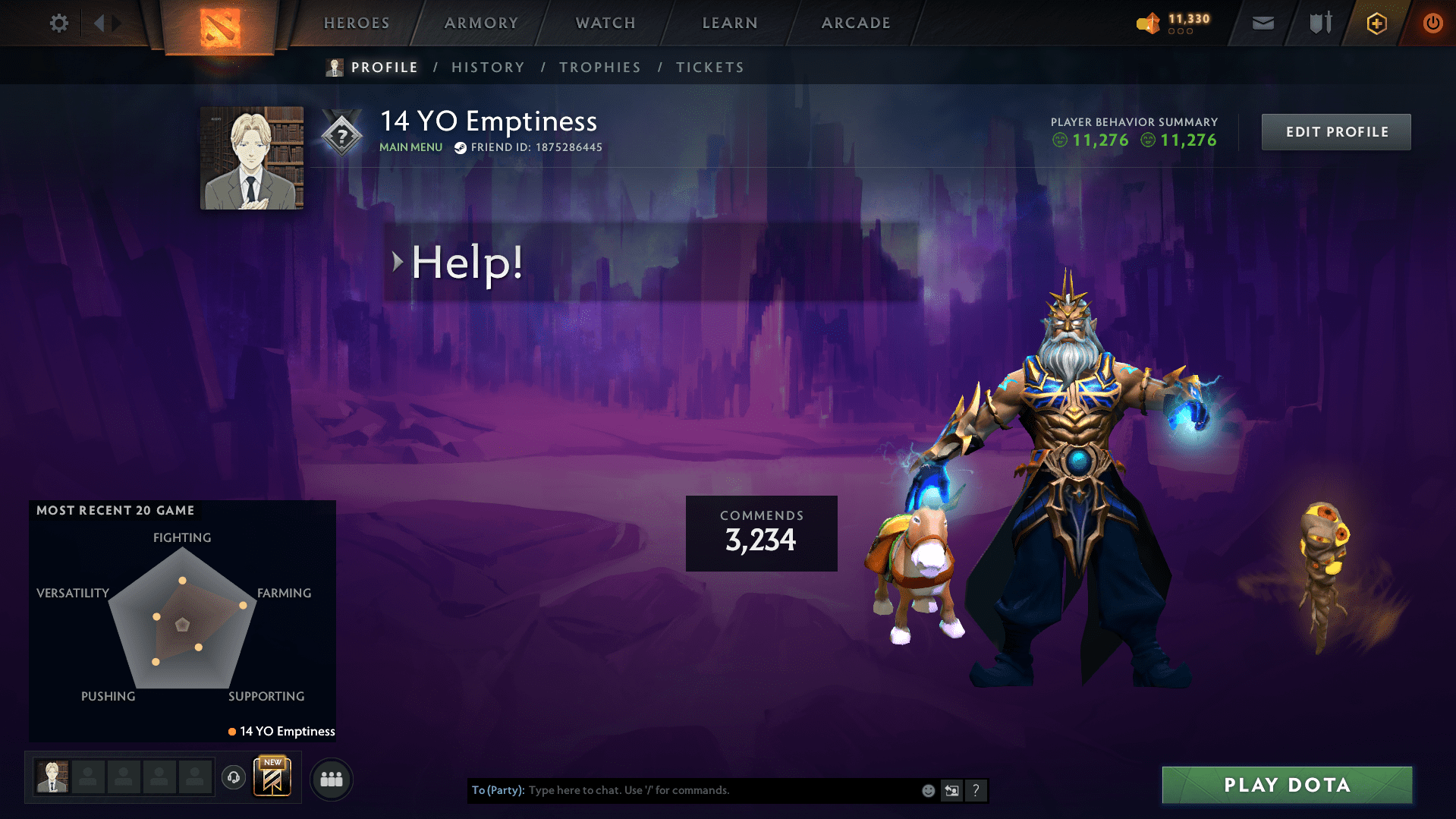Open the friends list icon
Image resolution: width=1456 pixels, height=819 pixels.
pyautogui.click(x=331, y=779)
